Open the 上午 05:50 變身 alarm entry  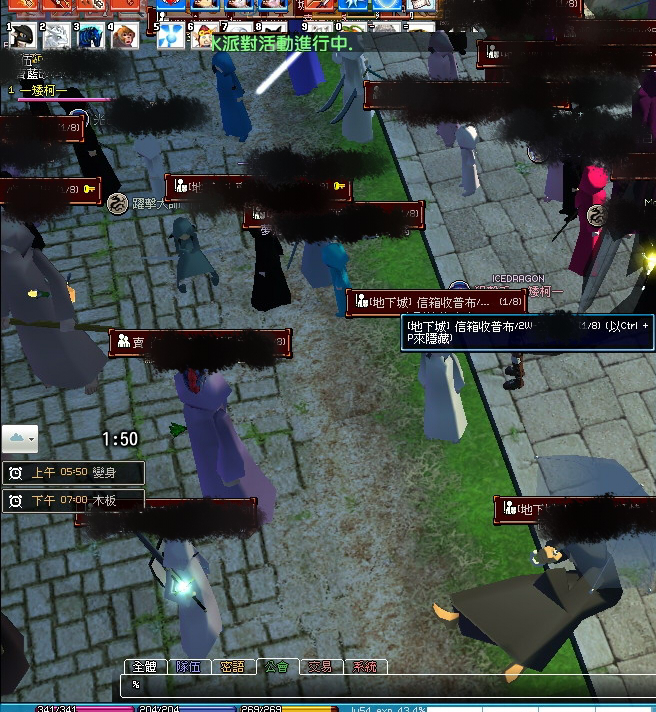[x=73, y=473]
